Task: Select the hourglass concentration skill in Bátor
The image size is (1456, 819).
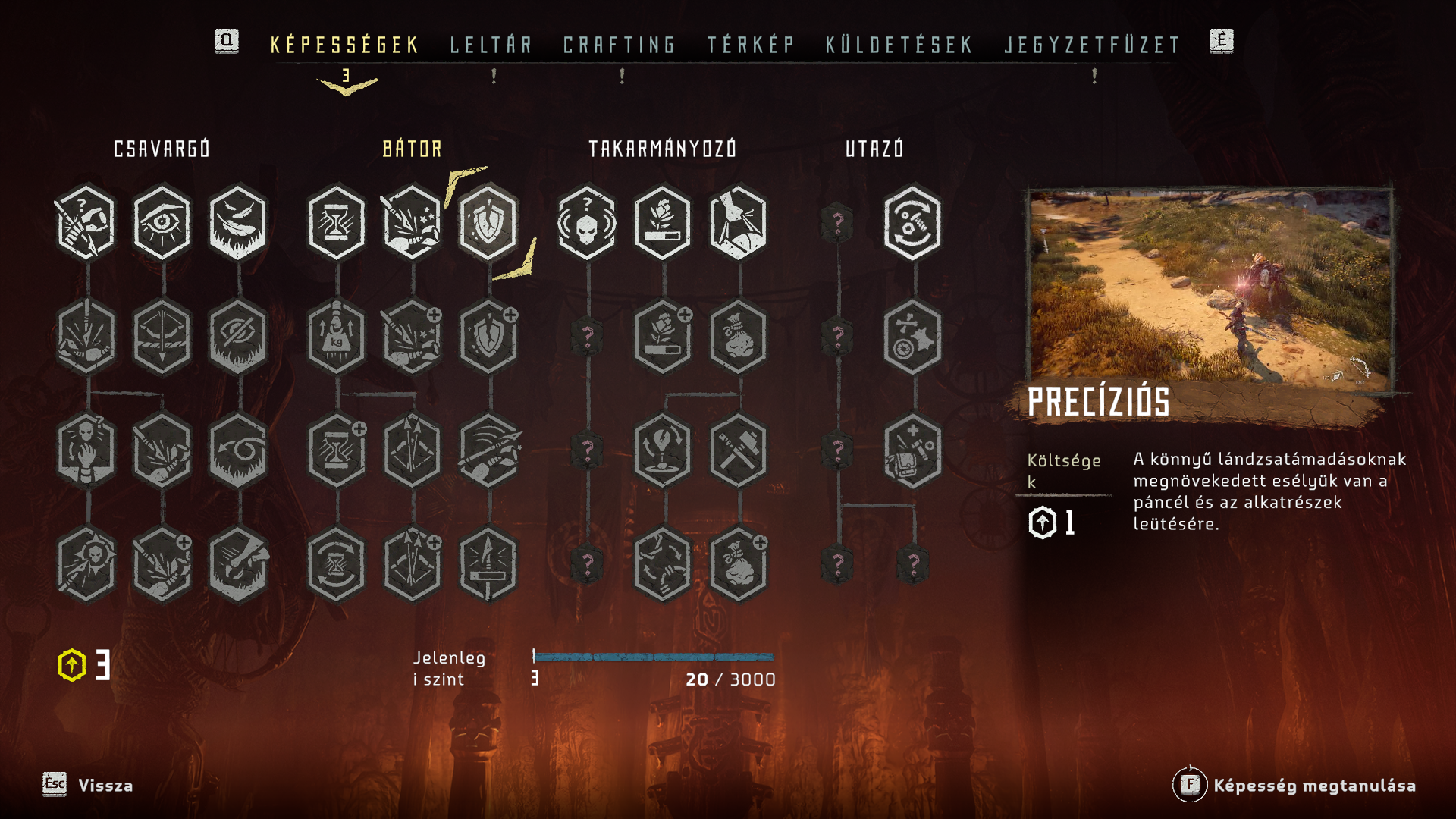Action: pos(337,222)
